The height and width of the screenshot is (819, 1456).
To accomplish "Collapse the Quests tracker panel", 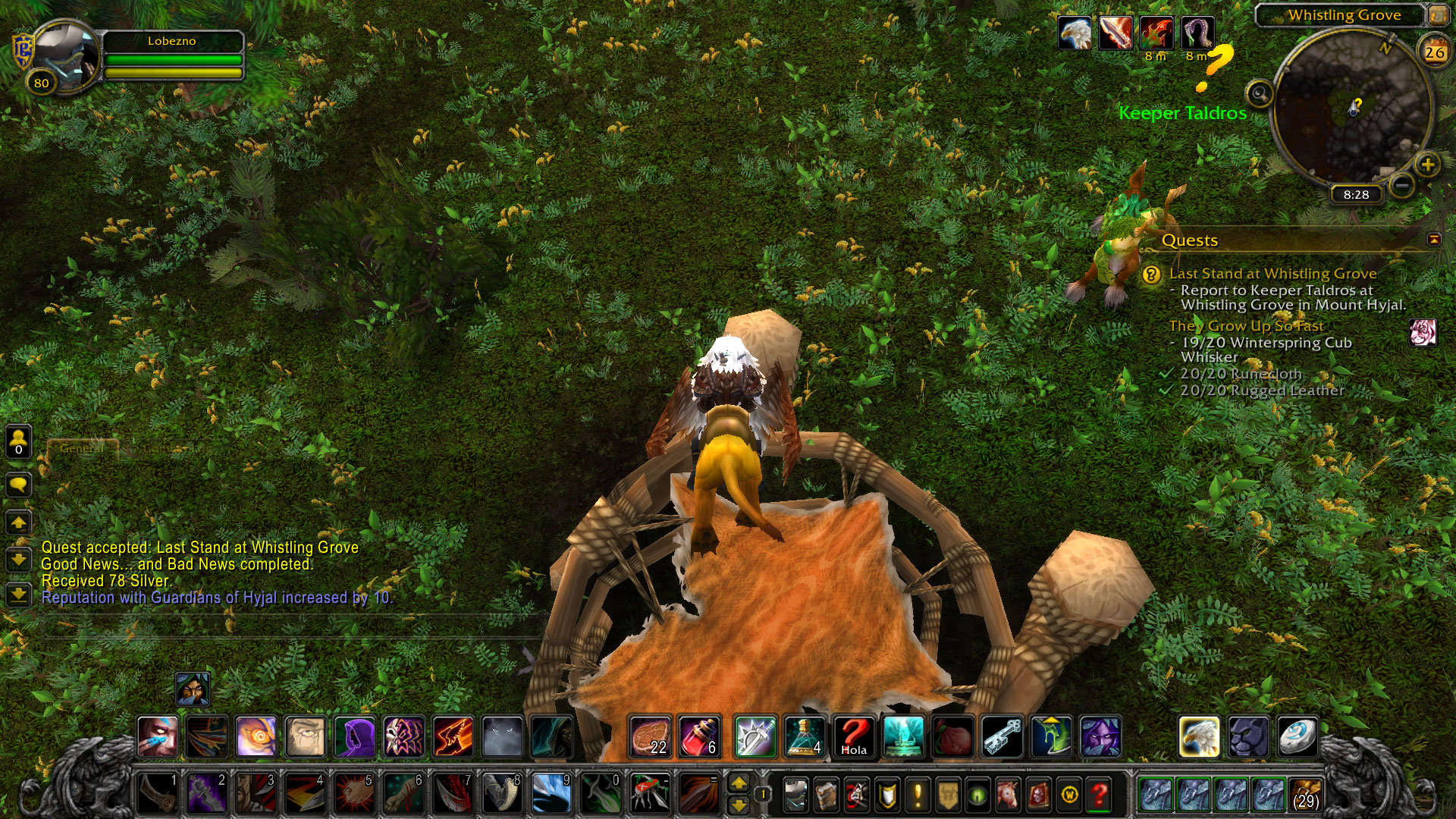I will 1433,240.
